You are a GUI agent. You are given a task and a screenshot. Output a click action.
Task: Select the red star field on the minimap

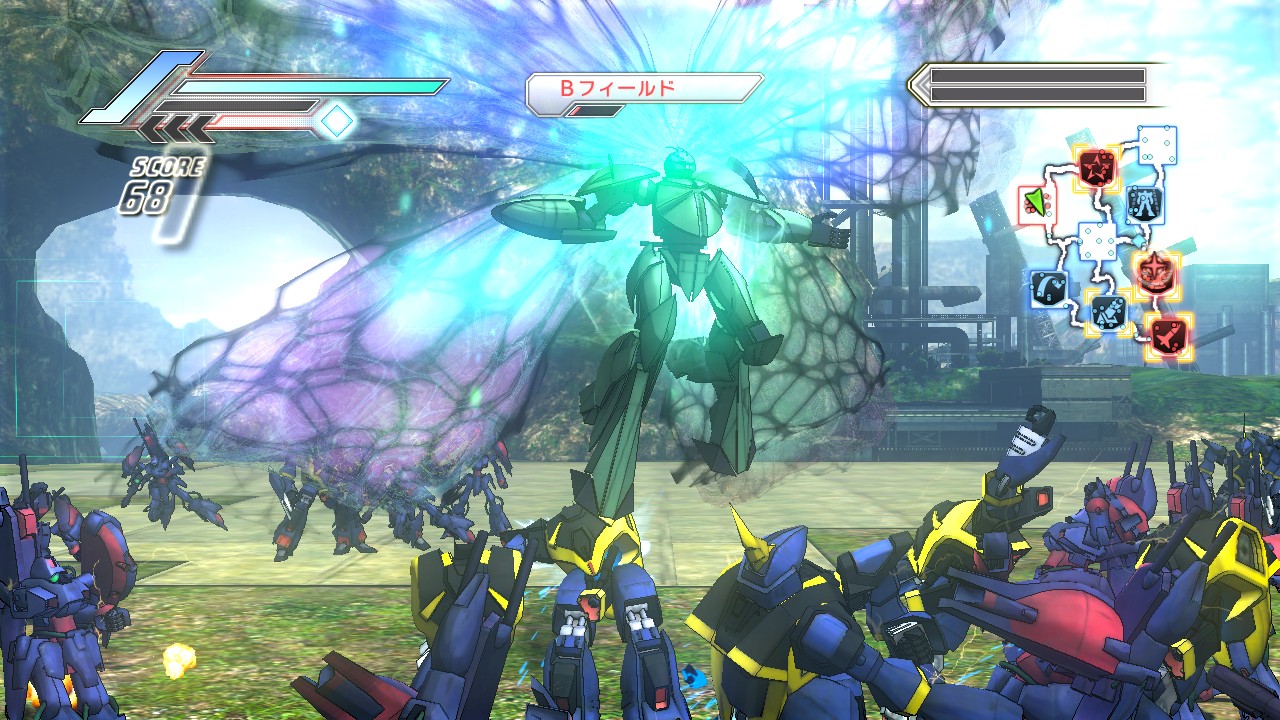pyautogui.click(x=1096, y=166)
